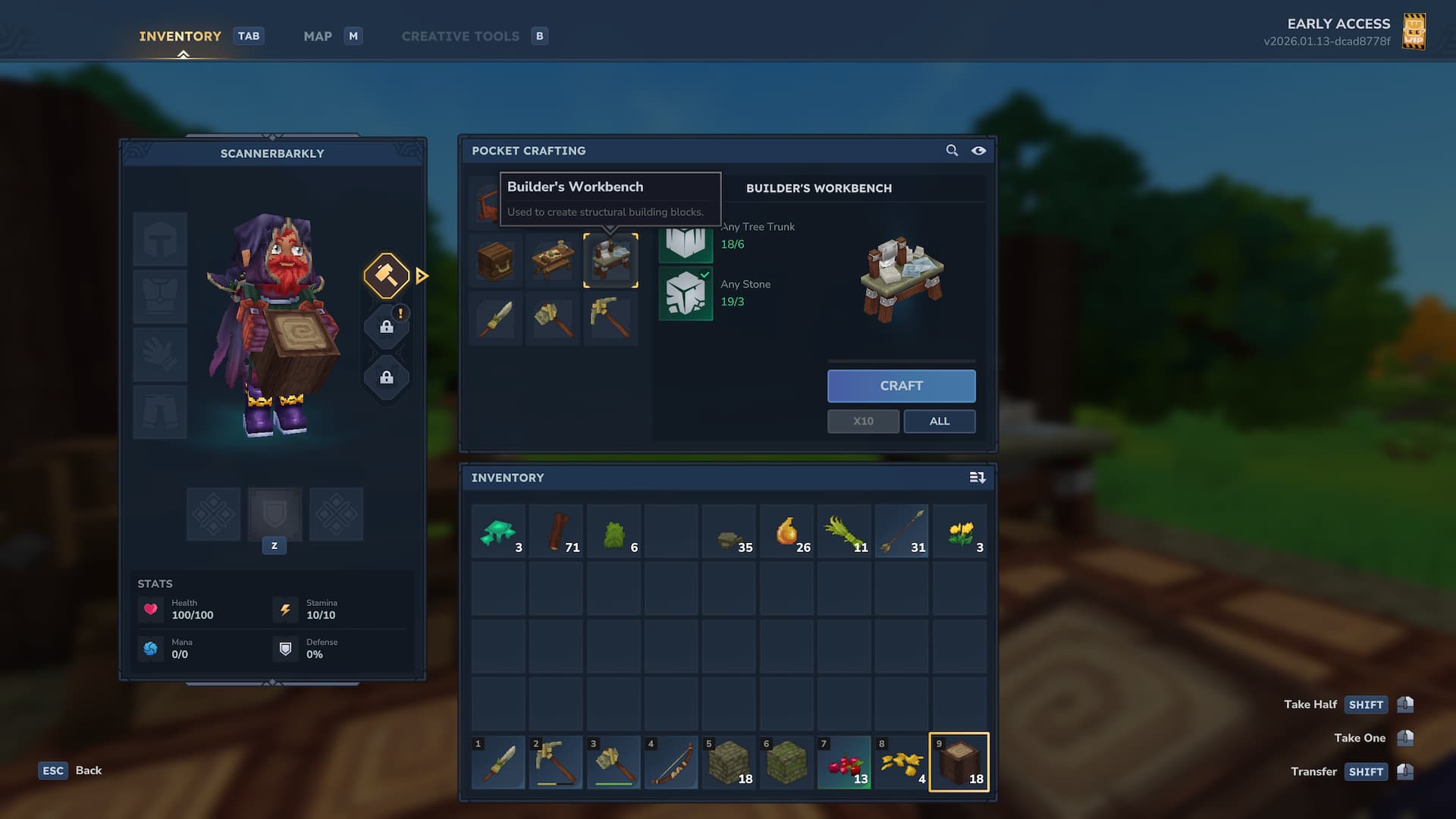
Task: Sort the inventory with the sort icon
Action: (977, 478)
